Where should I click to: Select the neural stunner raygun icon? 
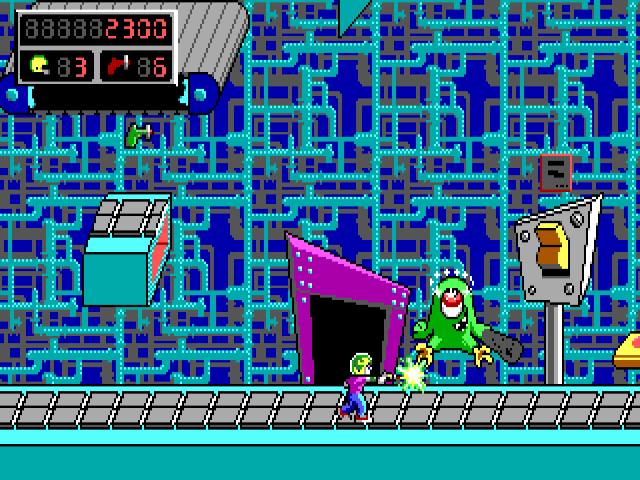coord(117,66)
